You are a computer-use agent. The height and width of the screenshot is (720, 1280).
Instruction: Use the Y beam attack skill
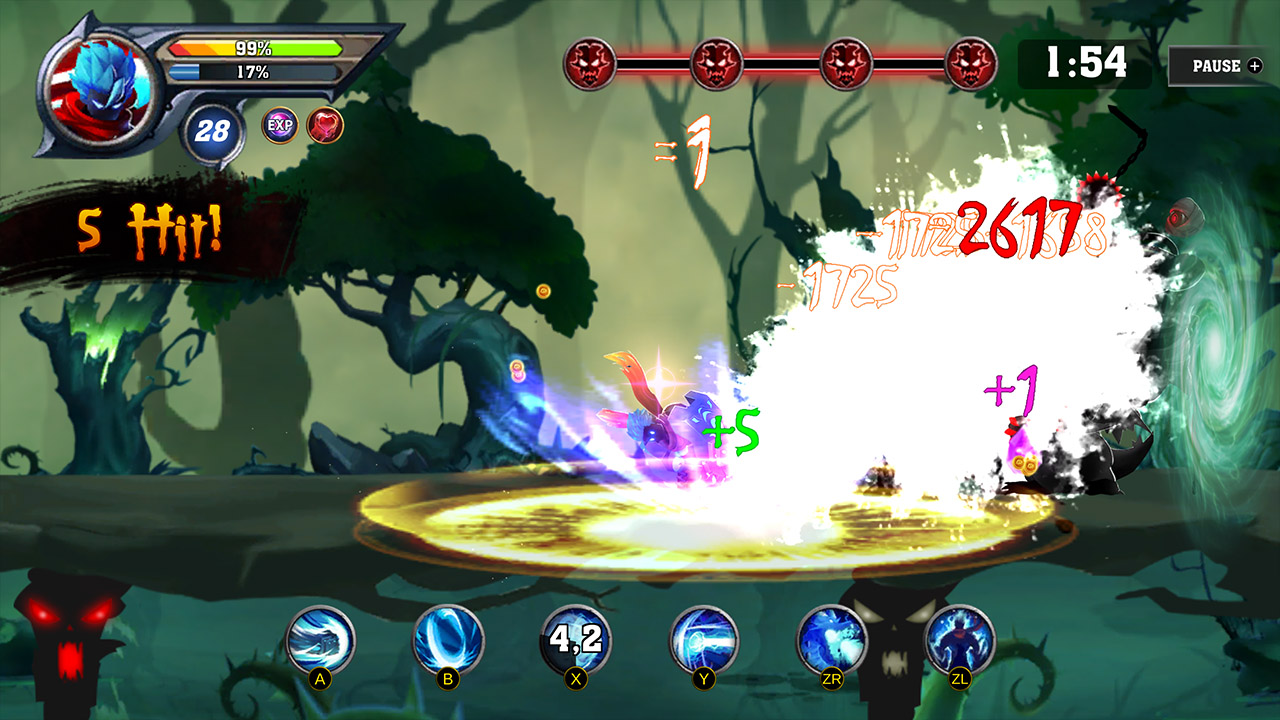pos(705,638)
